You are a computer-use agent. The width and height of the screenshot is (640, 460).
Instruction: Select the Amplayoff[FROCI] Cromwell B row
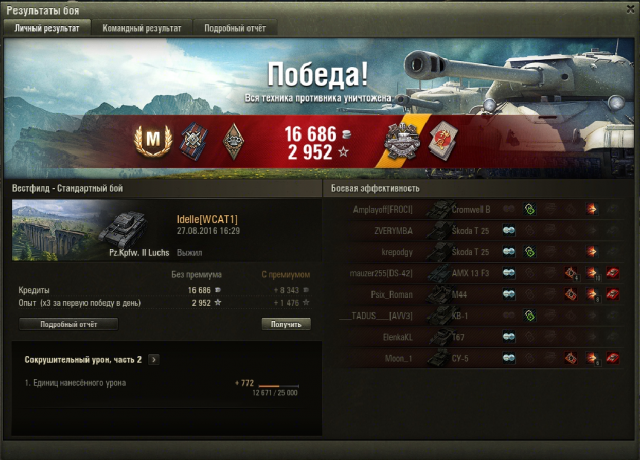(x=476, y=209)
